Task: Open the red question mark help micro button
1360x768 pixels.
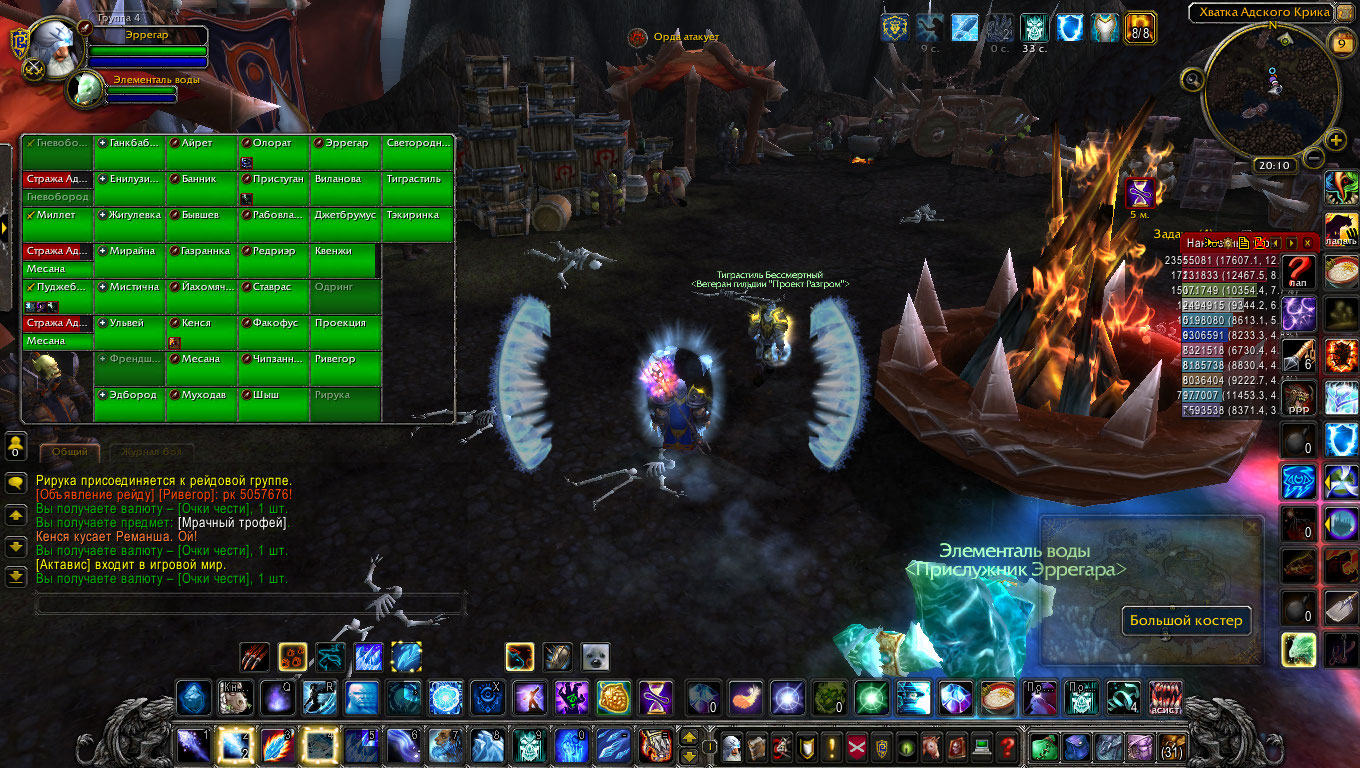Action: tap(1008, 746)
